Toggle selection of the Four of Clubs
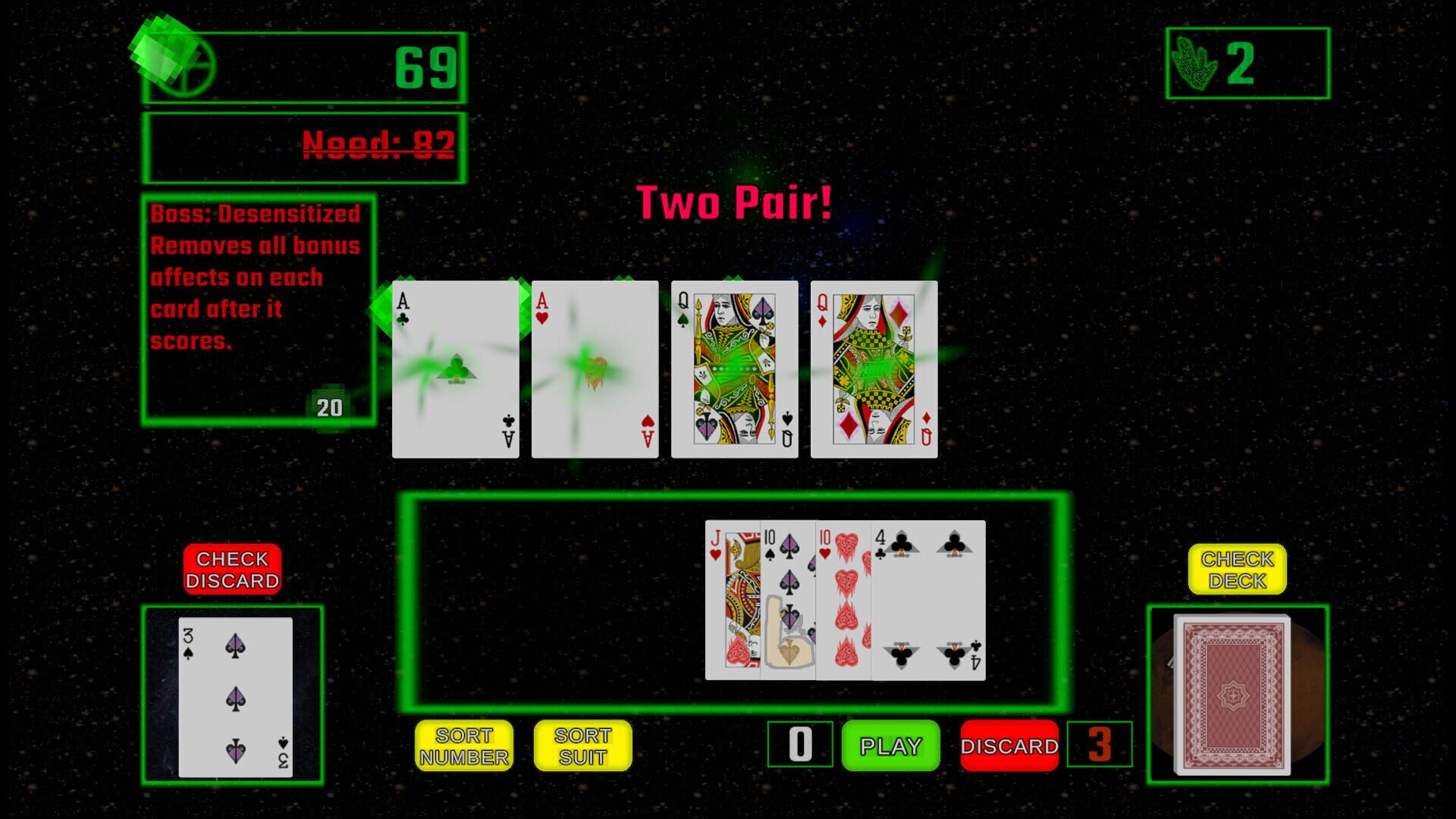The width and height of the screenshot is (1456, 819). coord(929,599)
